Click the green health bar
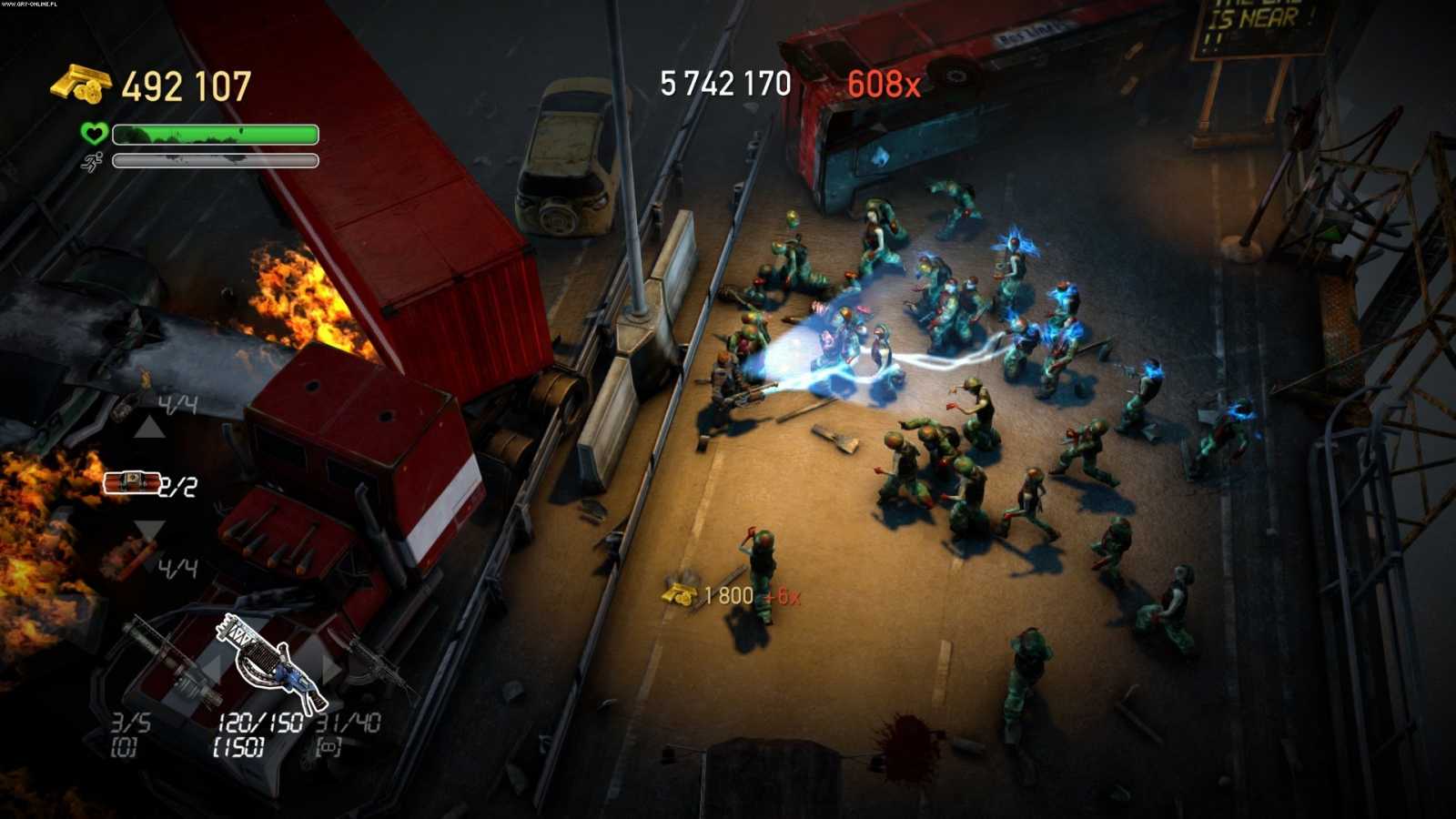 coord(214,135)
